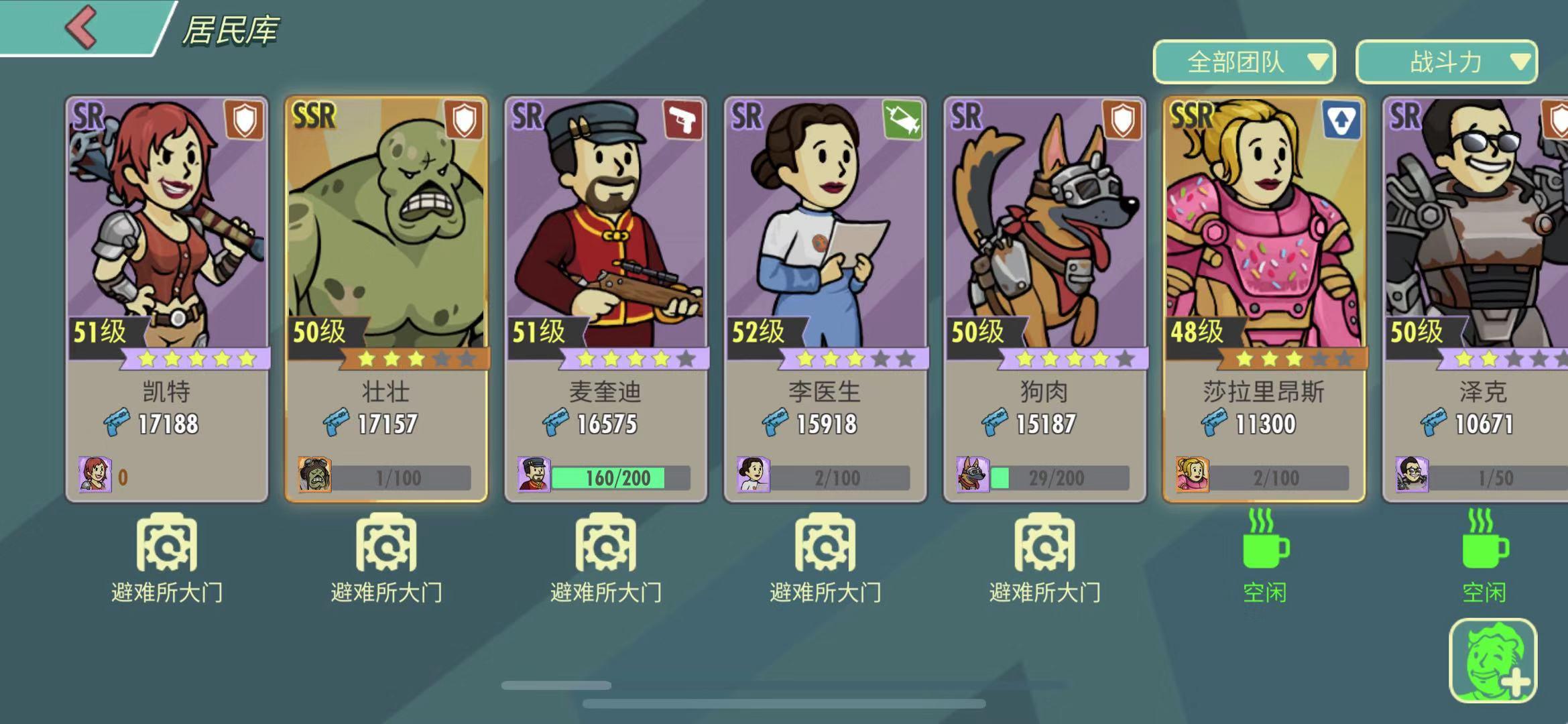Click 莎拉里昂斯's green 空闲 idle cup icon
The width and height of the screenshot is (1568, 724).
pyautogui.click(x=1264, y=542)
